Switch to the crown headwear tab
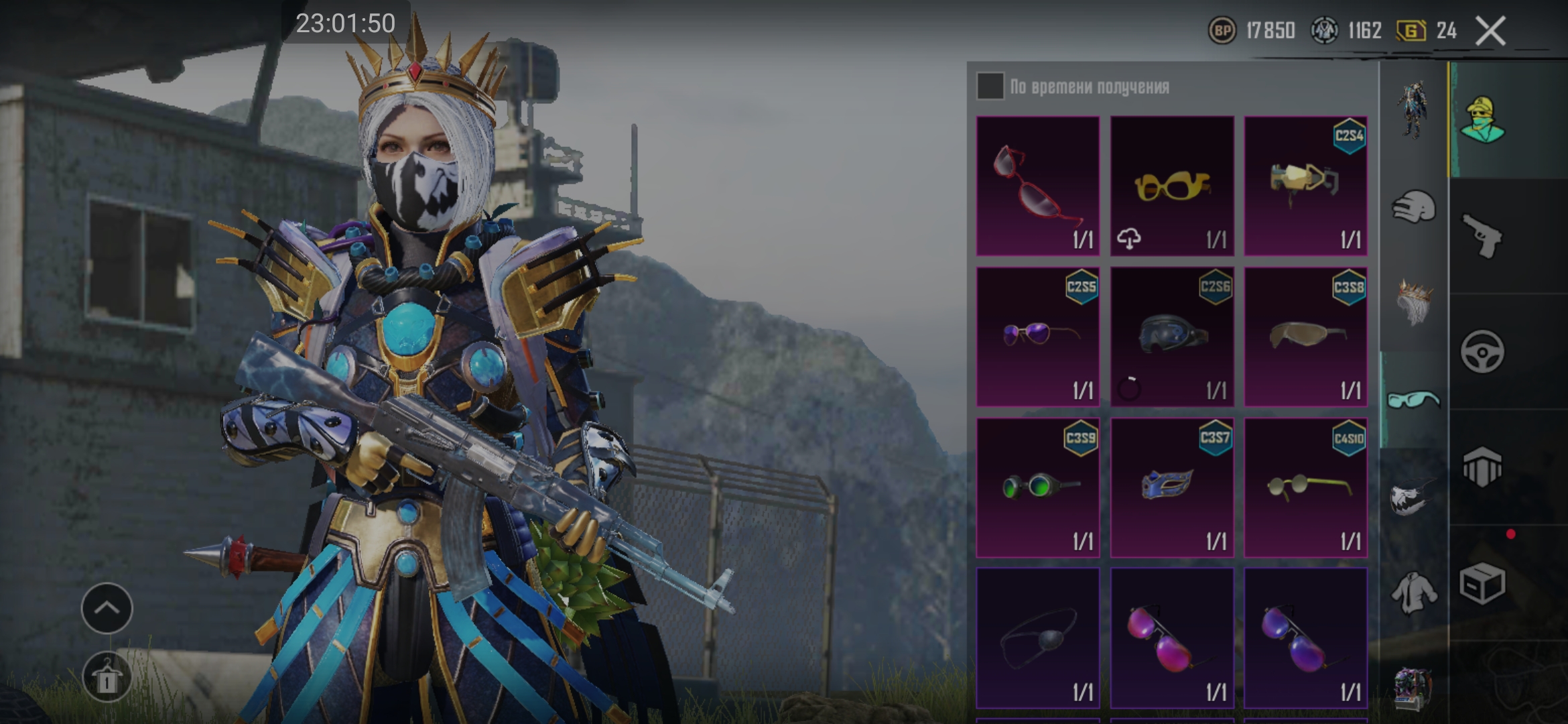The image size is (1568, 724). [x=1414, y=303]
